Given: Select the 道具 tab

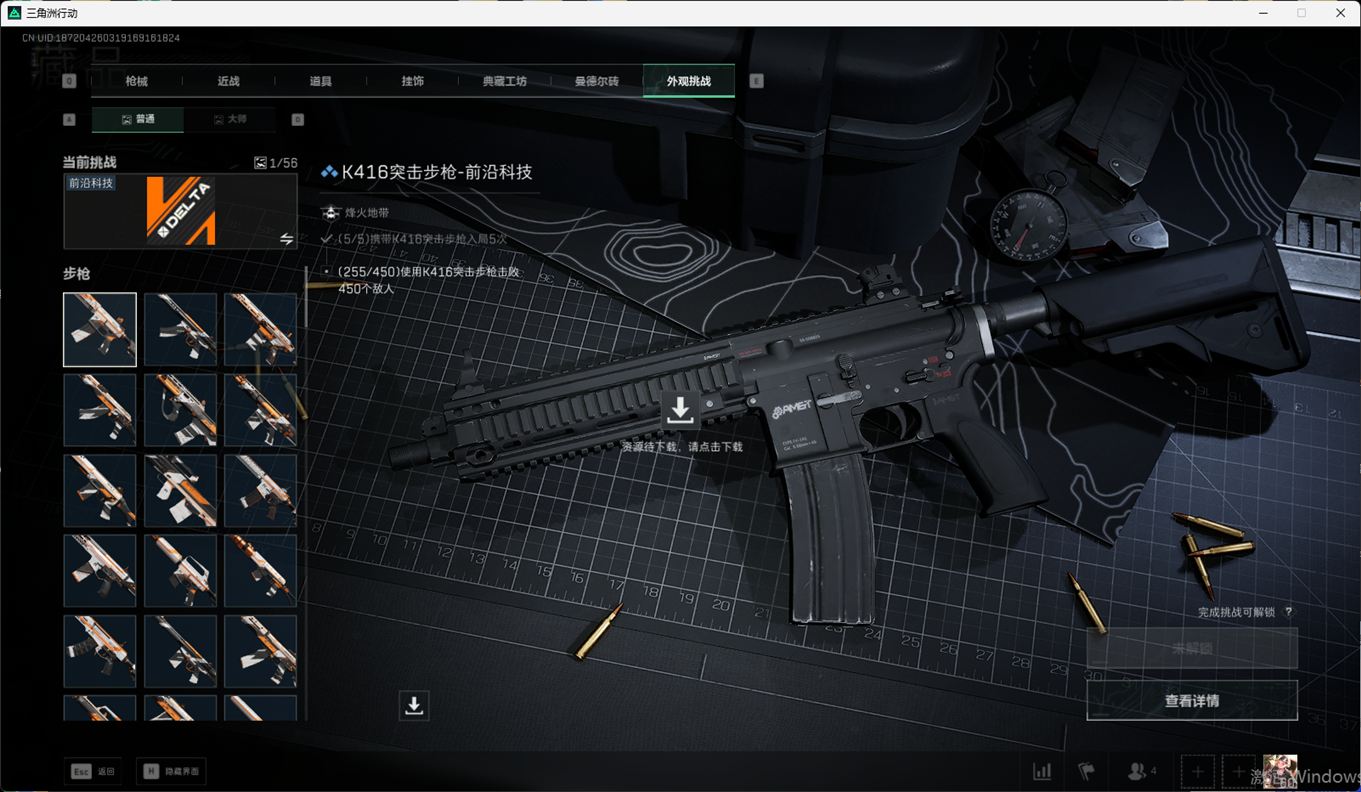Looking at the screenshot, I should coord(321,81).
